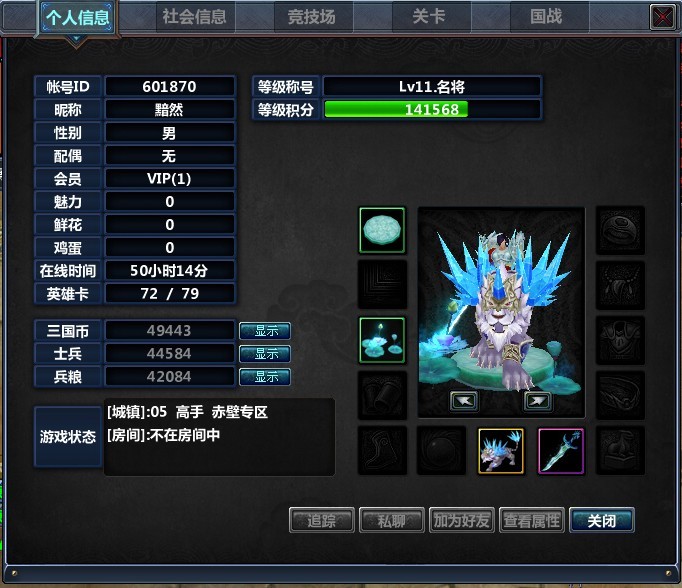Viewport: 682px width, 588px height.
Task: Show the 三国币 amount
Action: pyautogui.click(x=265, y=331)
